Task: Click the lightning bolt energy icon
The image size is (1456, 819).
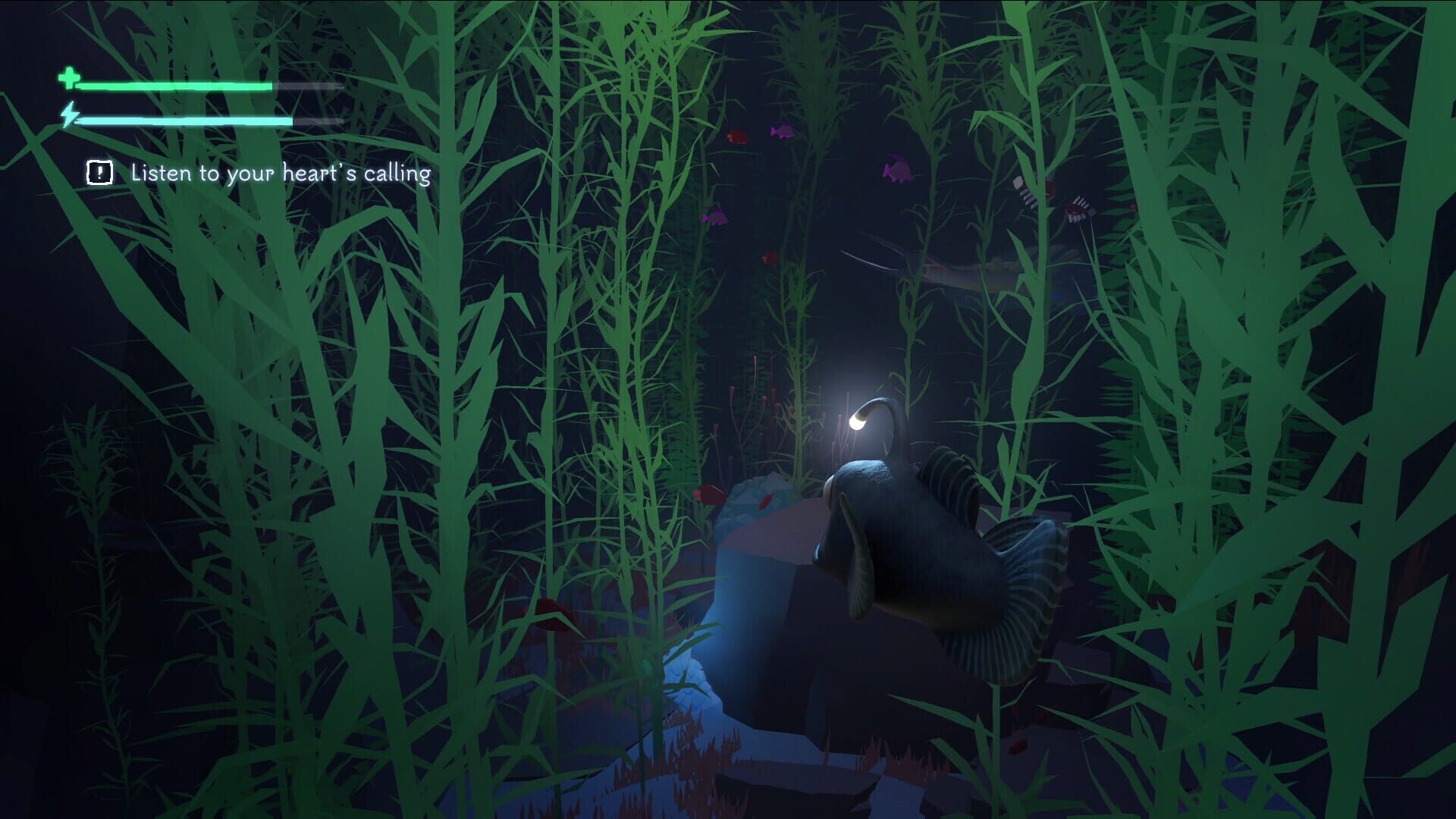Action: pyautogui.click(x=69, y=115)
